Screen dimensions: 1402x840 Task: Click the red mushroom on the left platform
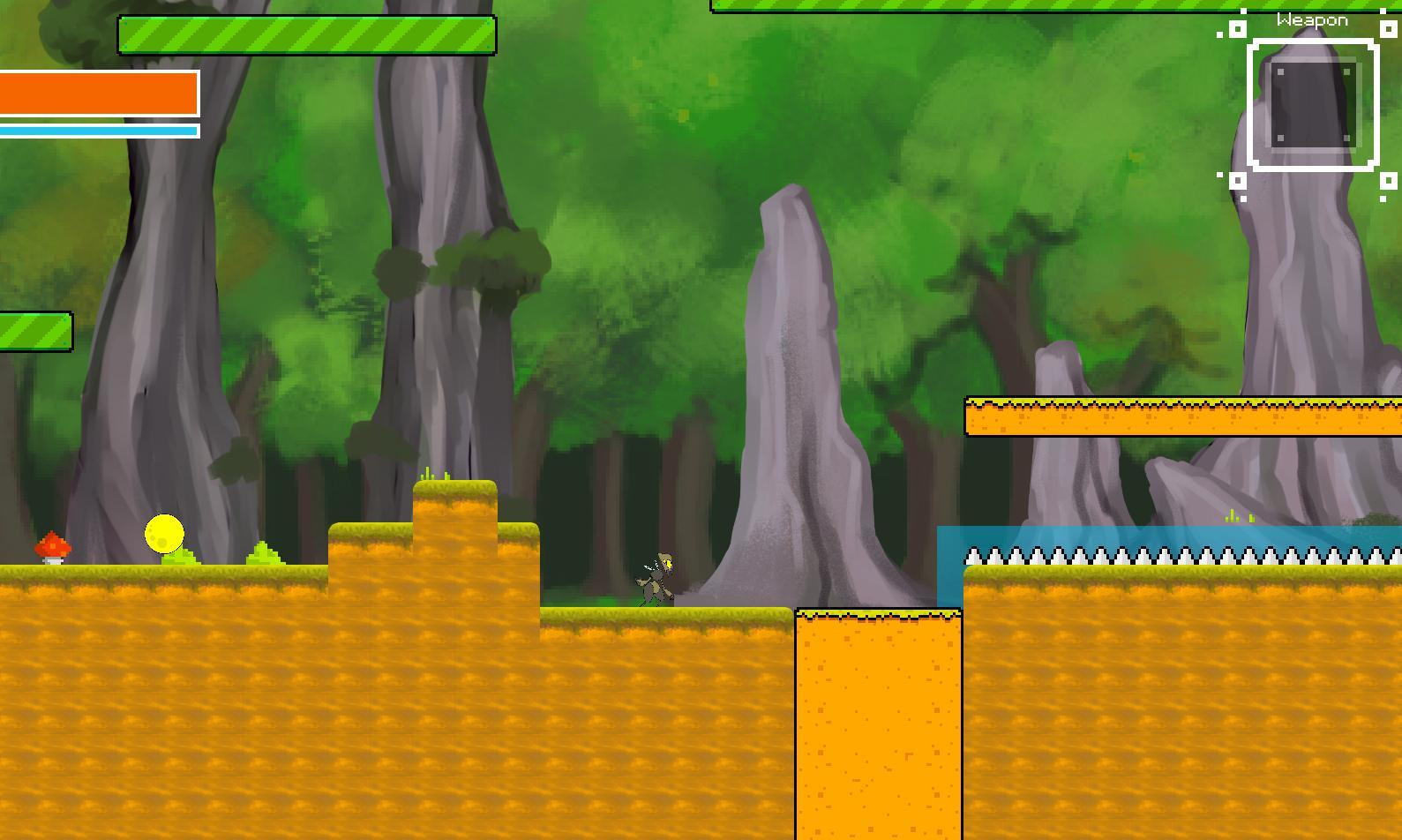(51, 547)
